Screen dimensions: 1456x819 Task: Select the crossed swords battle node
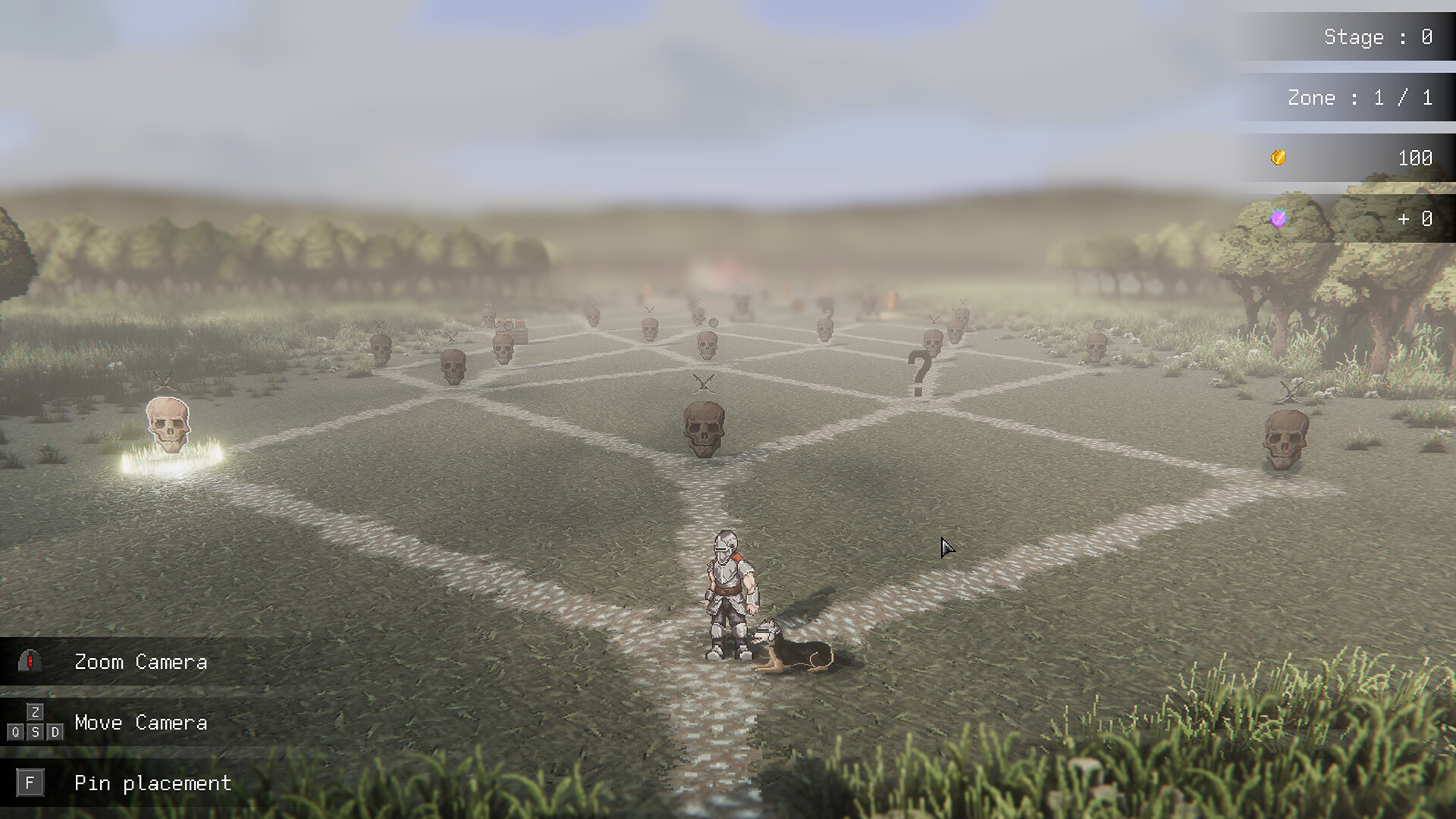(701, 383)
